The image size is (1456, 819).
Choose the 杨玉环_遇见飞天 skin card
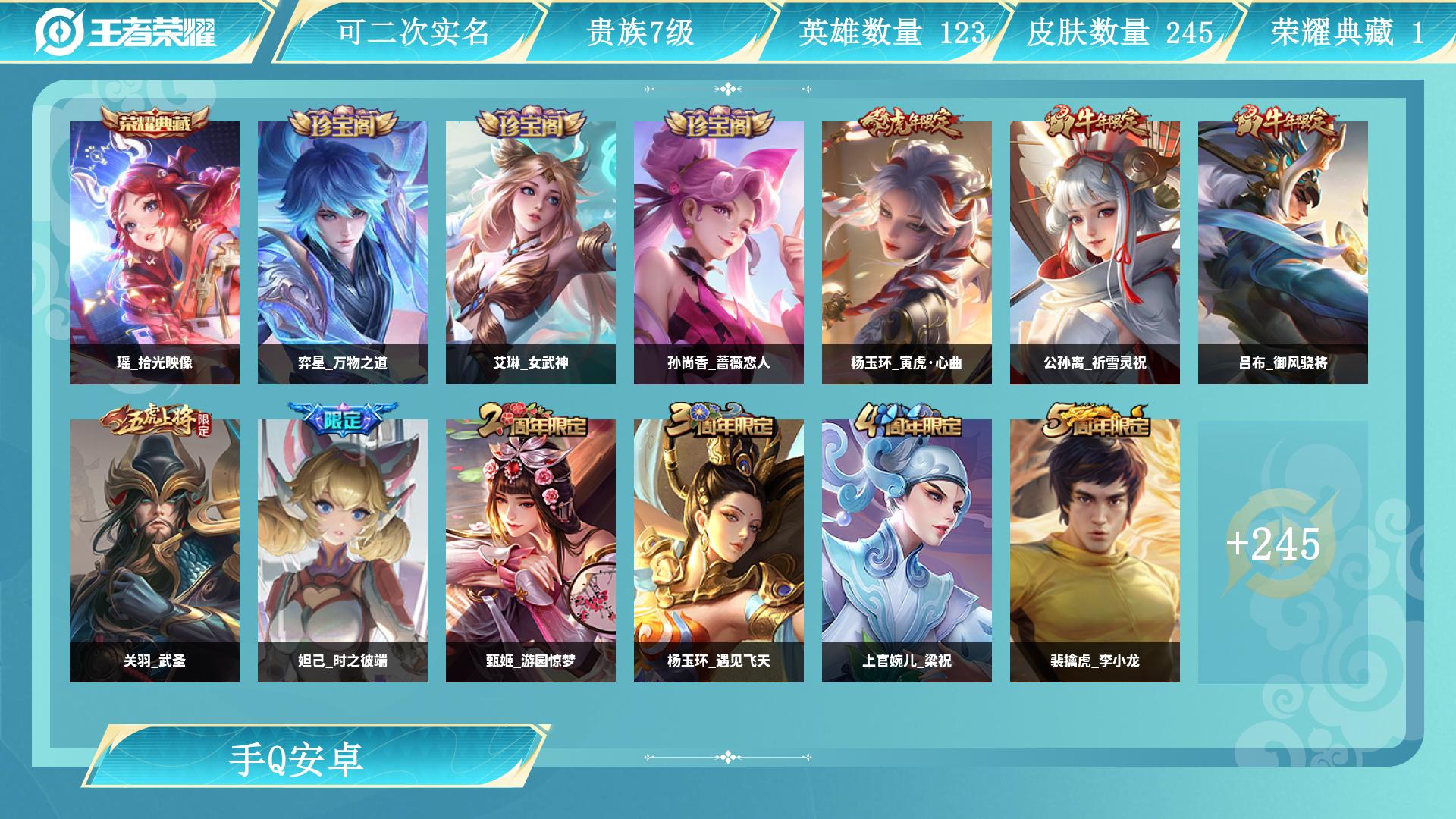pos(719,551)
